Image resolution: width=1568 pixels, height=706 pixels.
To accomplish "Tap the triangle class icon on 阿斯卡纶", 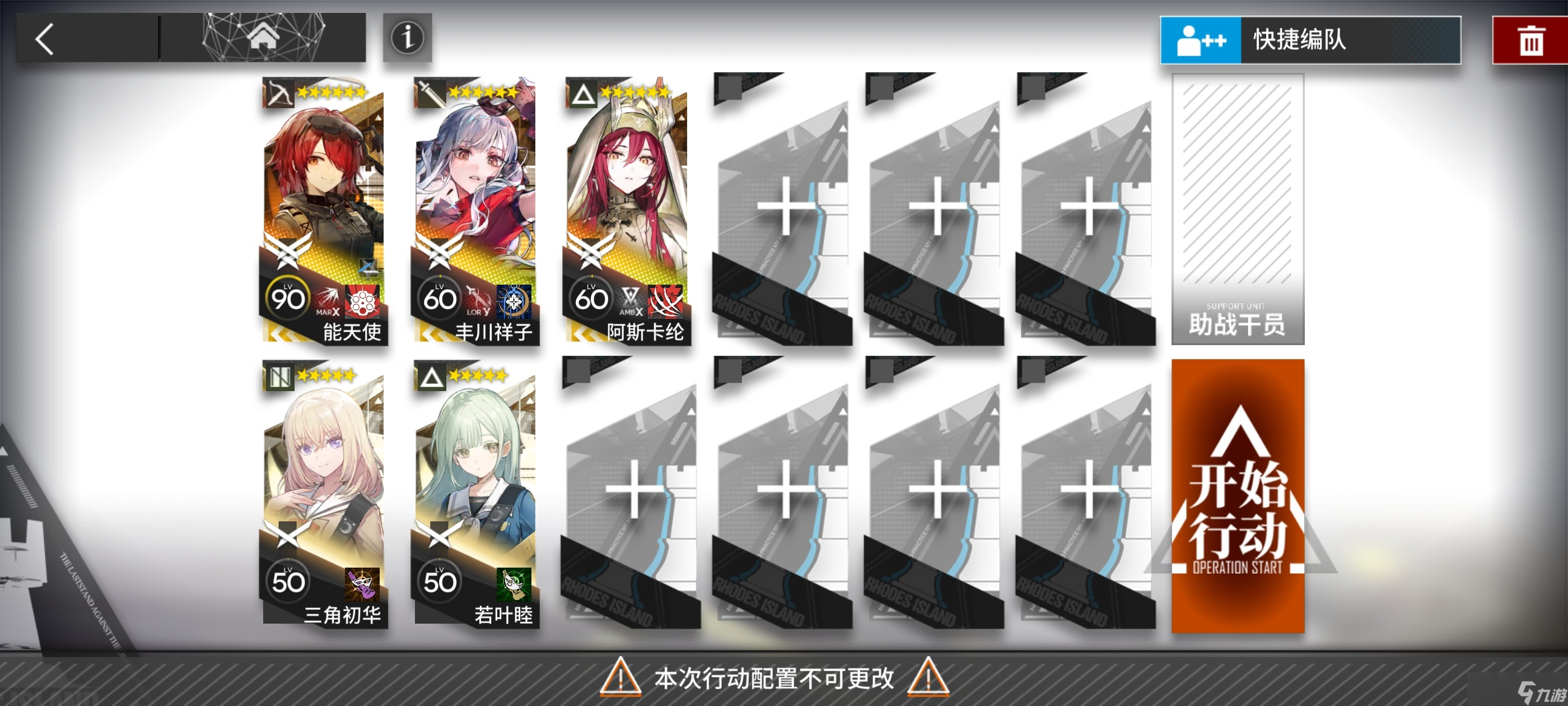I will pos(582,92).
